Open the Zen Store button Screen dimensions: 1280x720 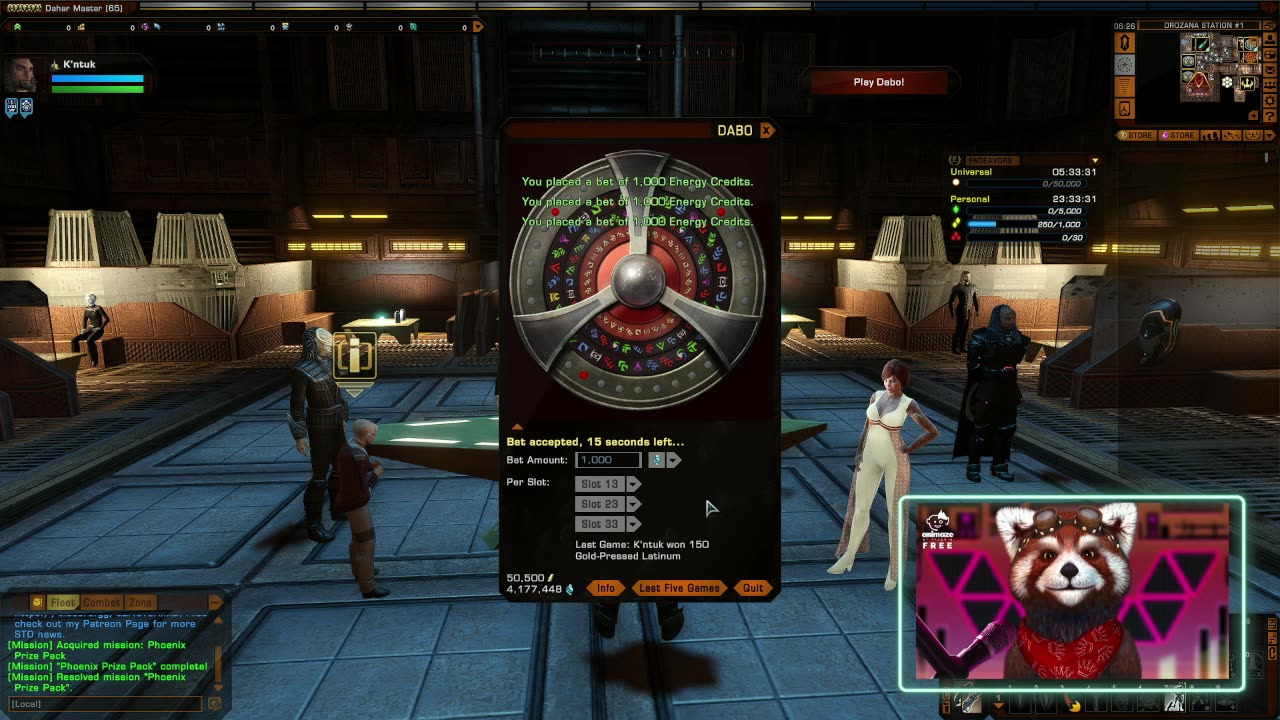tap(1136, 135)
